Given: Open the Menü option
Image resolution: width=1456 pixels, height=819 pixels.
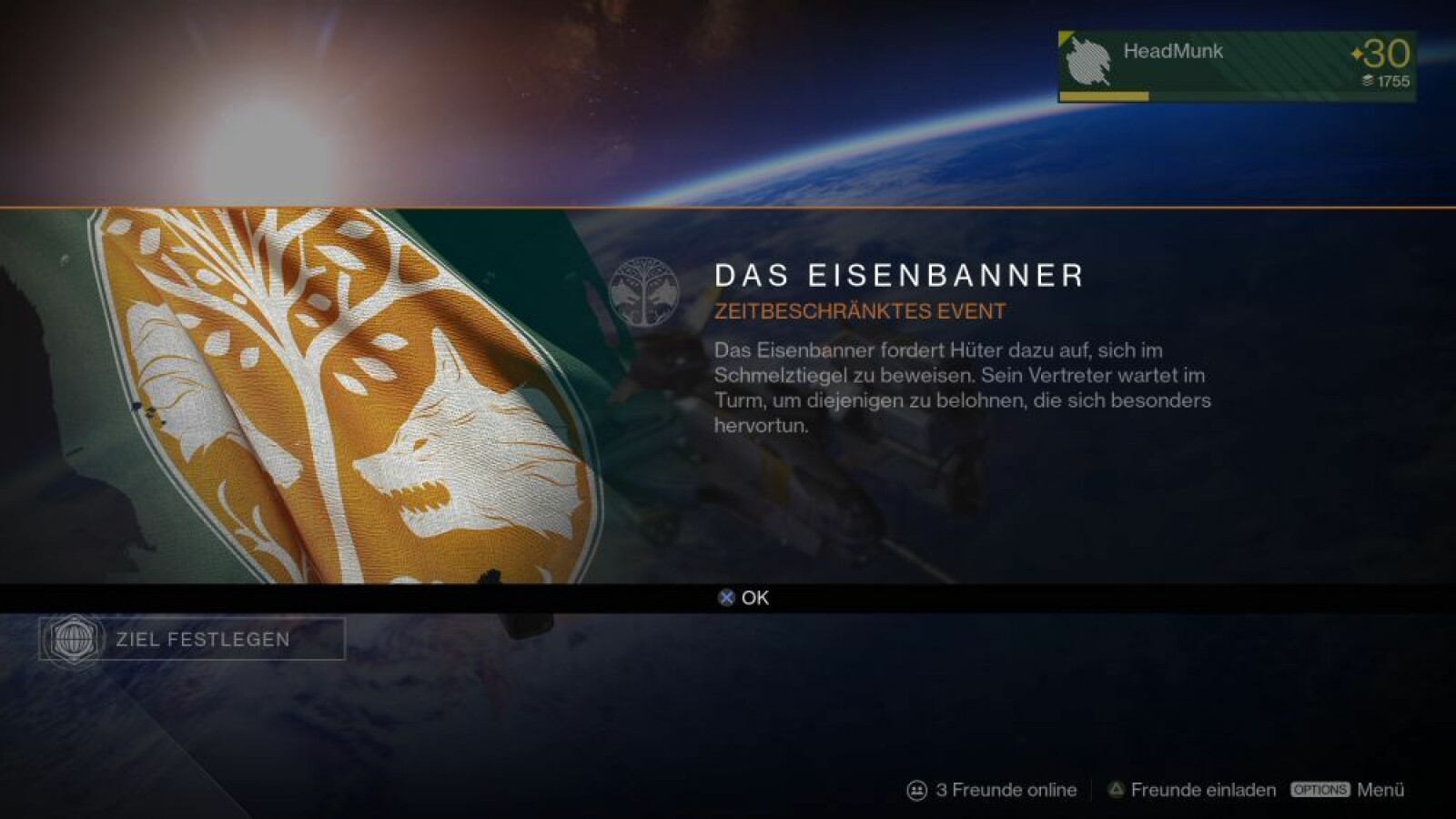Looking at the screenshot, I should point(1348,790).
